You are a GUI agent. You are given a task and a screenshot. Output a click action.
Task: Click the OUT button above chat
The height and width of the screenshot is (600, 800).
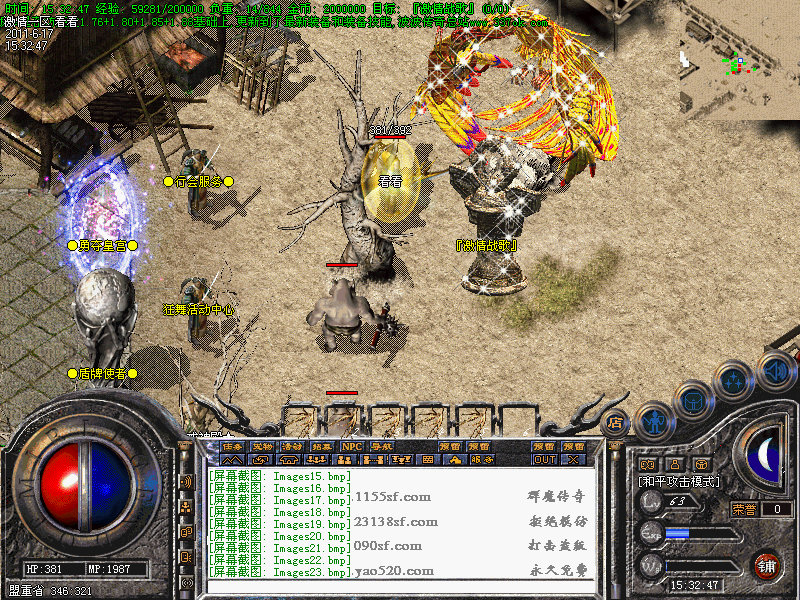544,460
